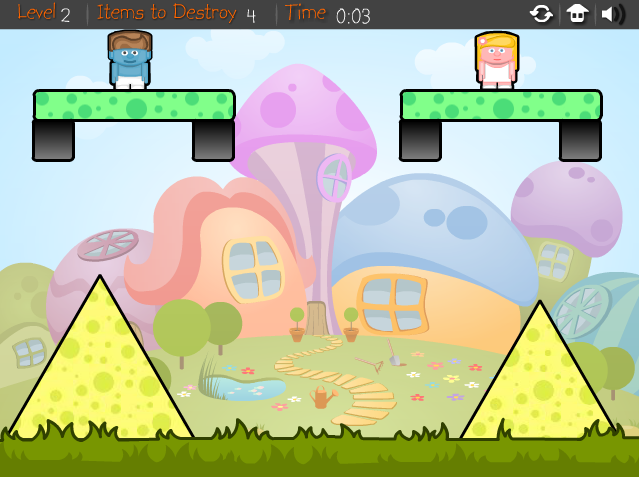This screenshot has height=477, width=639.
Task: Restart the level with the circular arrows icon
Action: tap(541, 14)
